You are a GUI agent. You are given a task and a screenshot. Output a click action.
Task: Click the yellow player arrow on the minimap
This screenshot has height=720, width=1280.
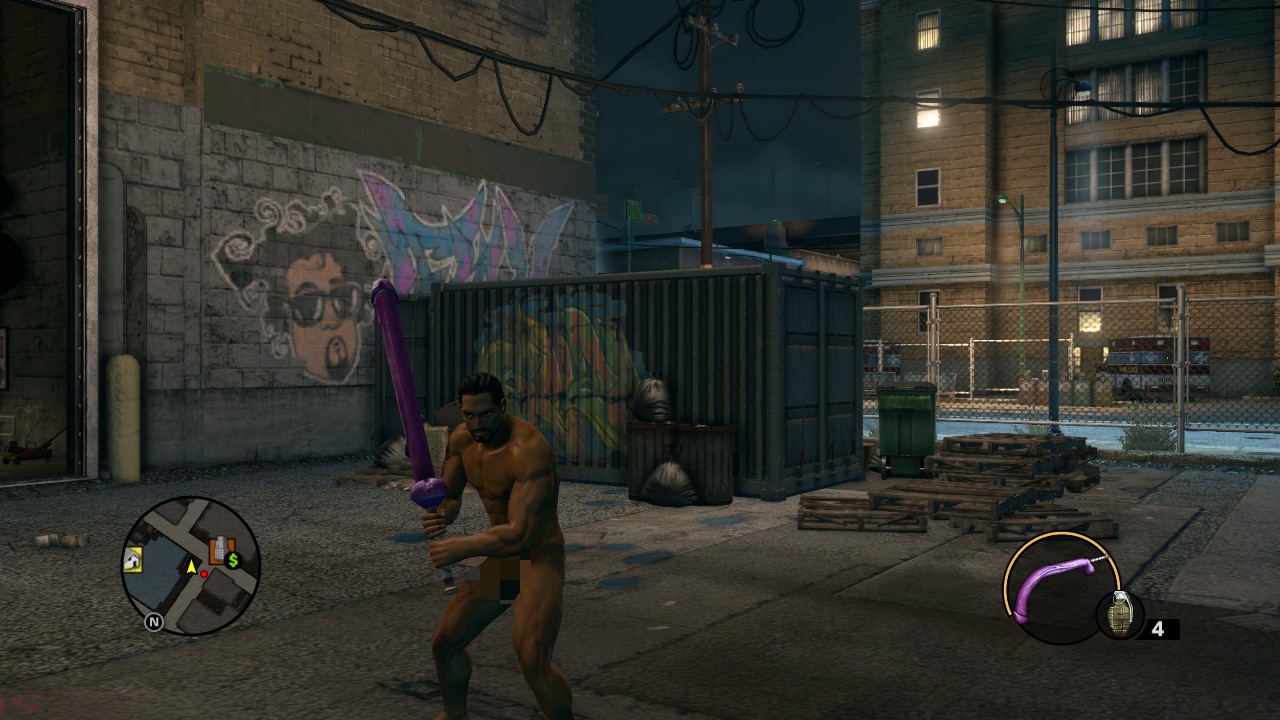(x=190, y=567)
